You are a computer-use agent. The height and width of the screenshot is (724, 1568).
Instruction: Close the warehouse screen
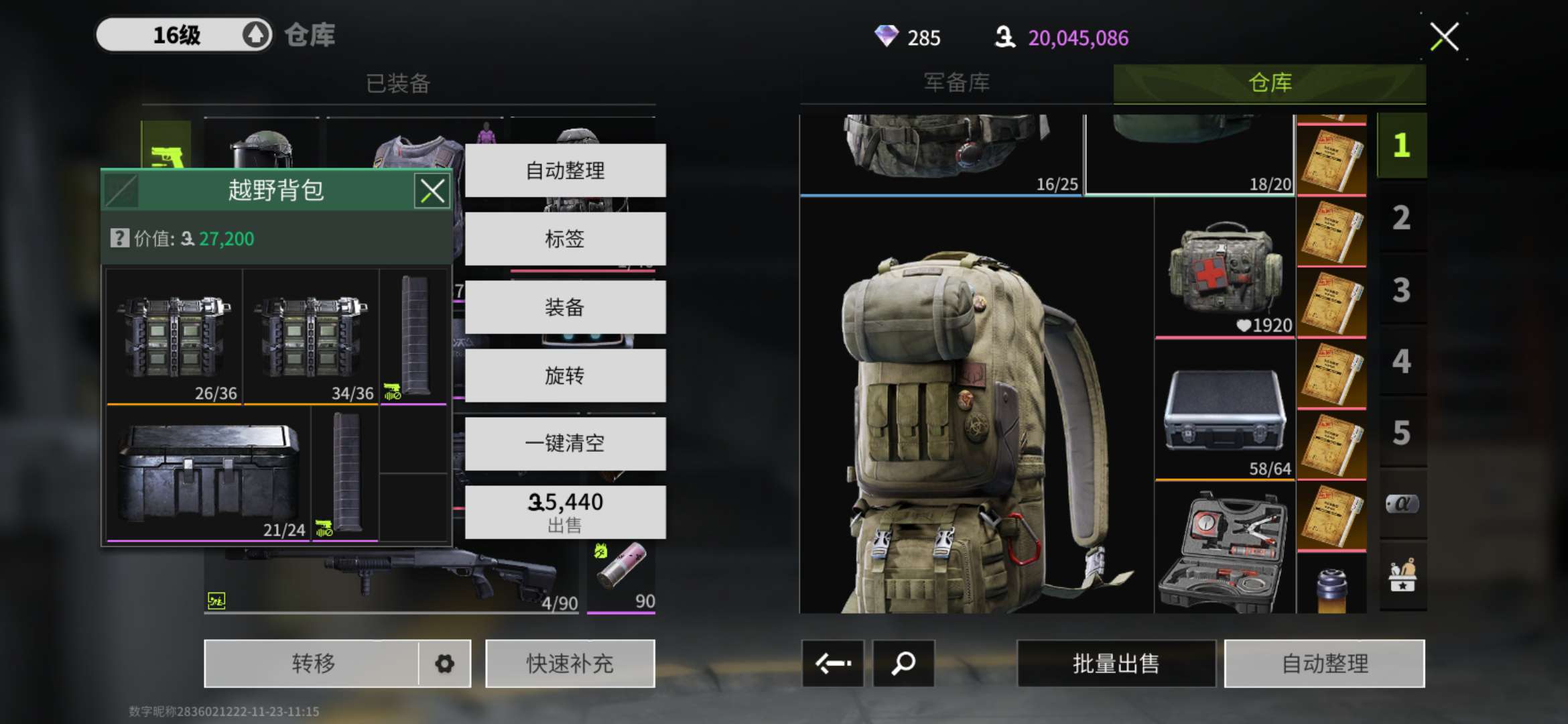coord(1444,37)
